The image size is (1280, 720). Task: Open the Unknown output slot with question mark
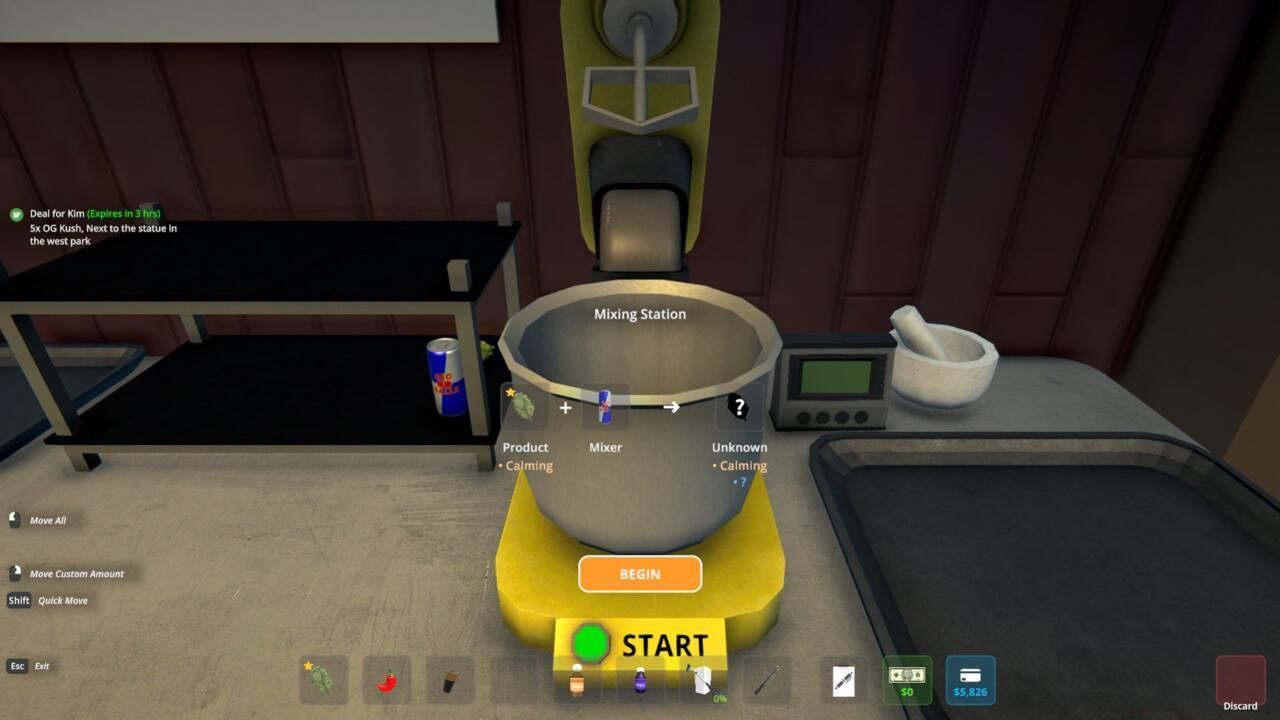(739, 407)
